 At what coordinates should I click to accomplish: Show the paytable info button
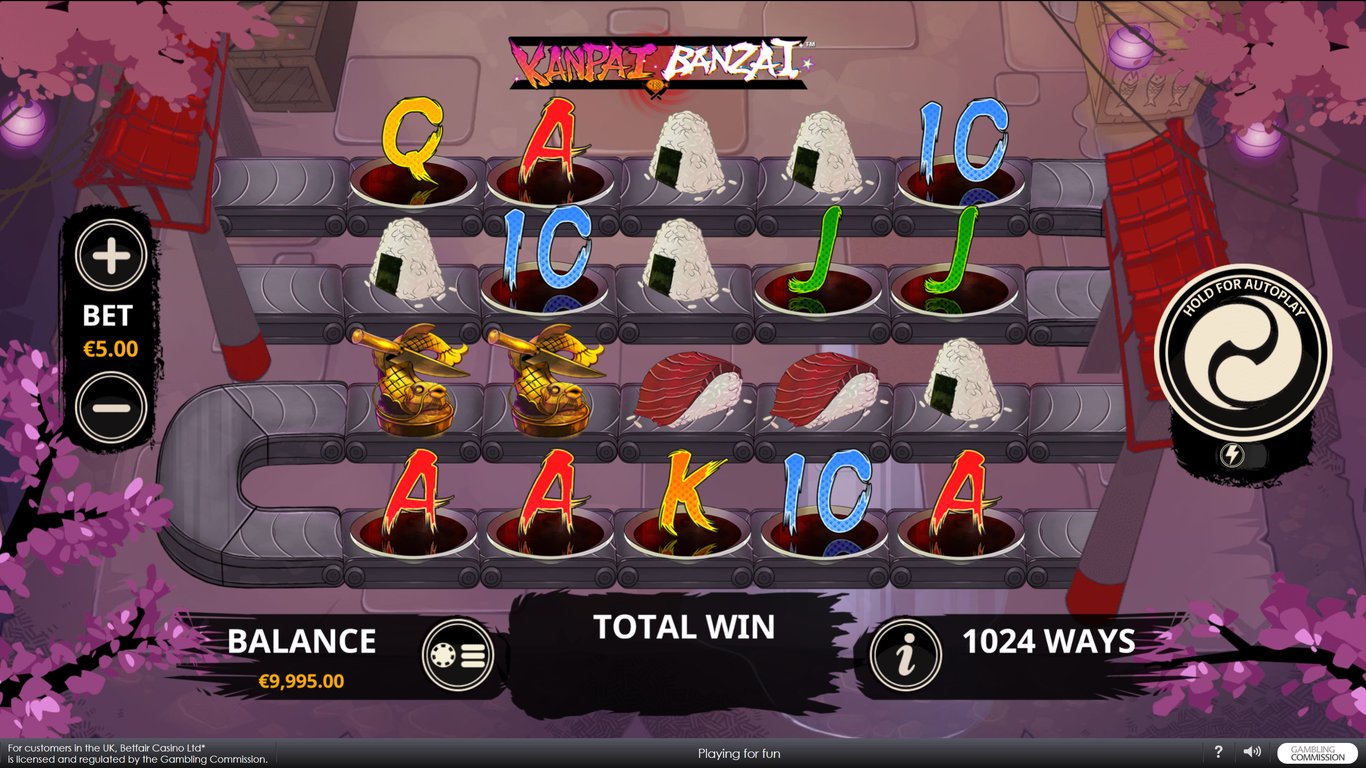[906, 656]
